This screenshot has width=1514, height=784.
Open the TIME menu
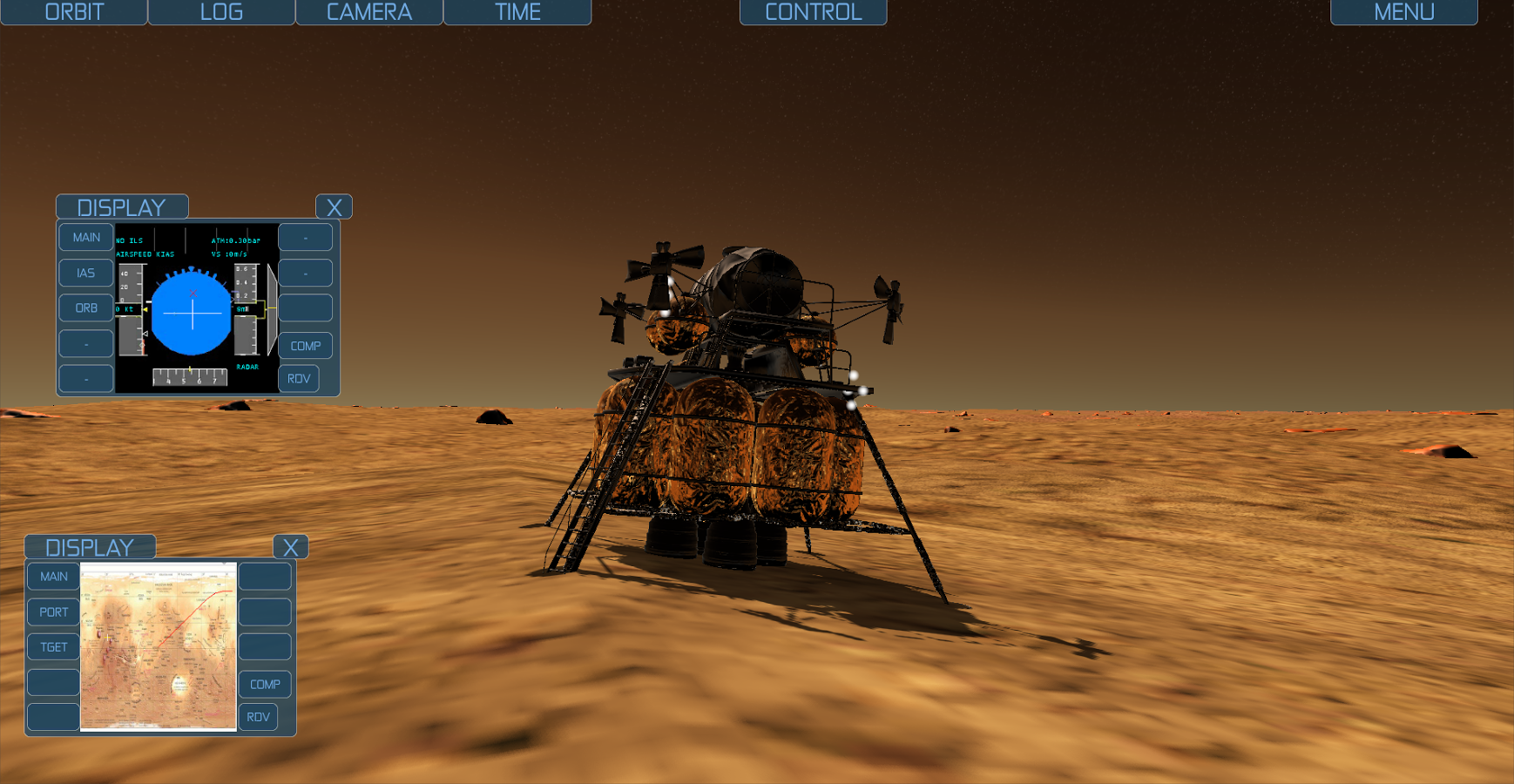click(x=517, y=12)
